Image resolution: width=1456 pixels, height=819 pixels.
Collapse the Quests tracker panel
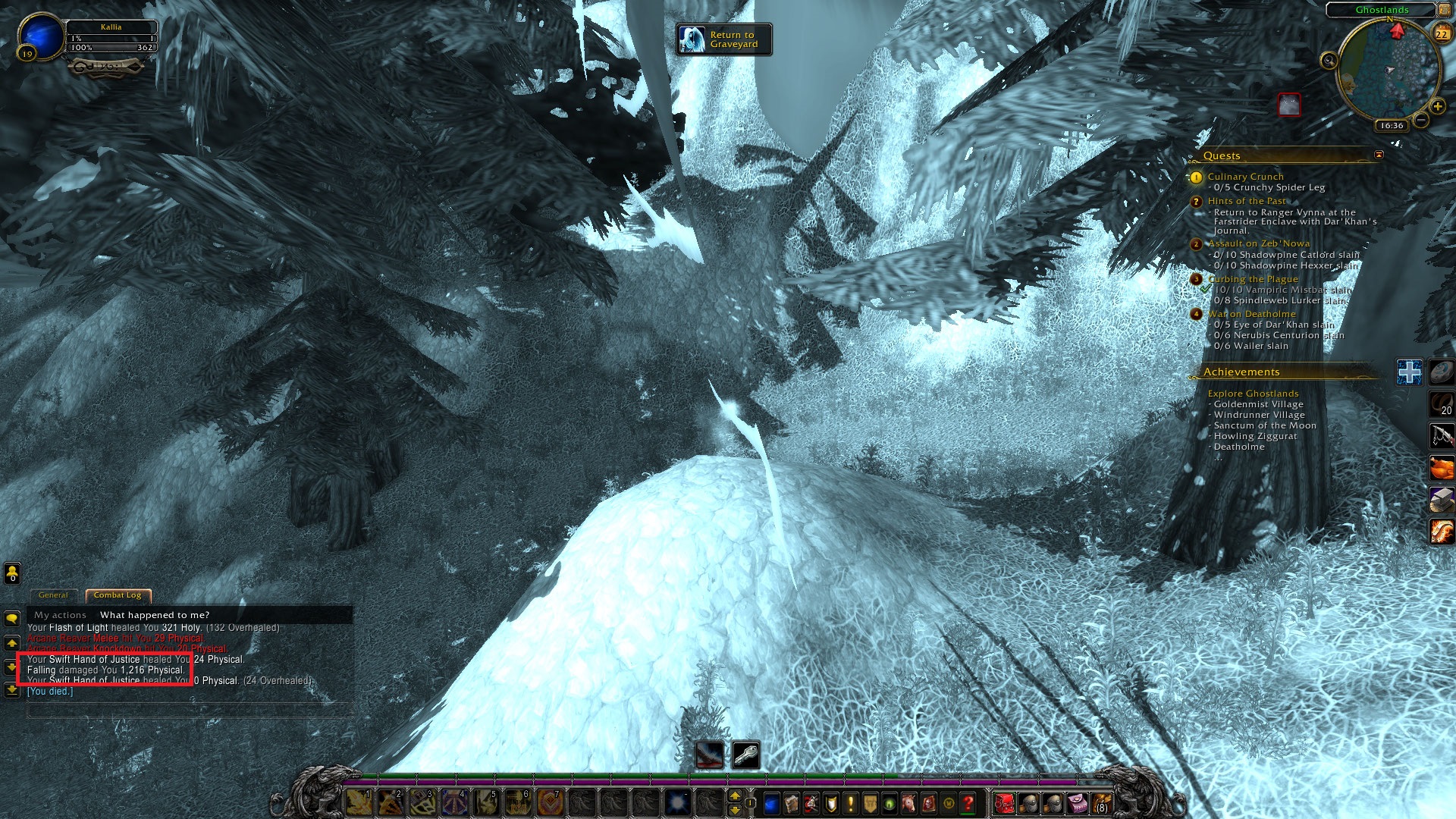pos(1379,155)
